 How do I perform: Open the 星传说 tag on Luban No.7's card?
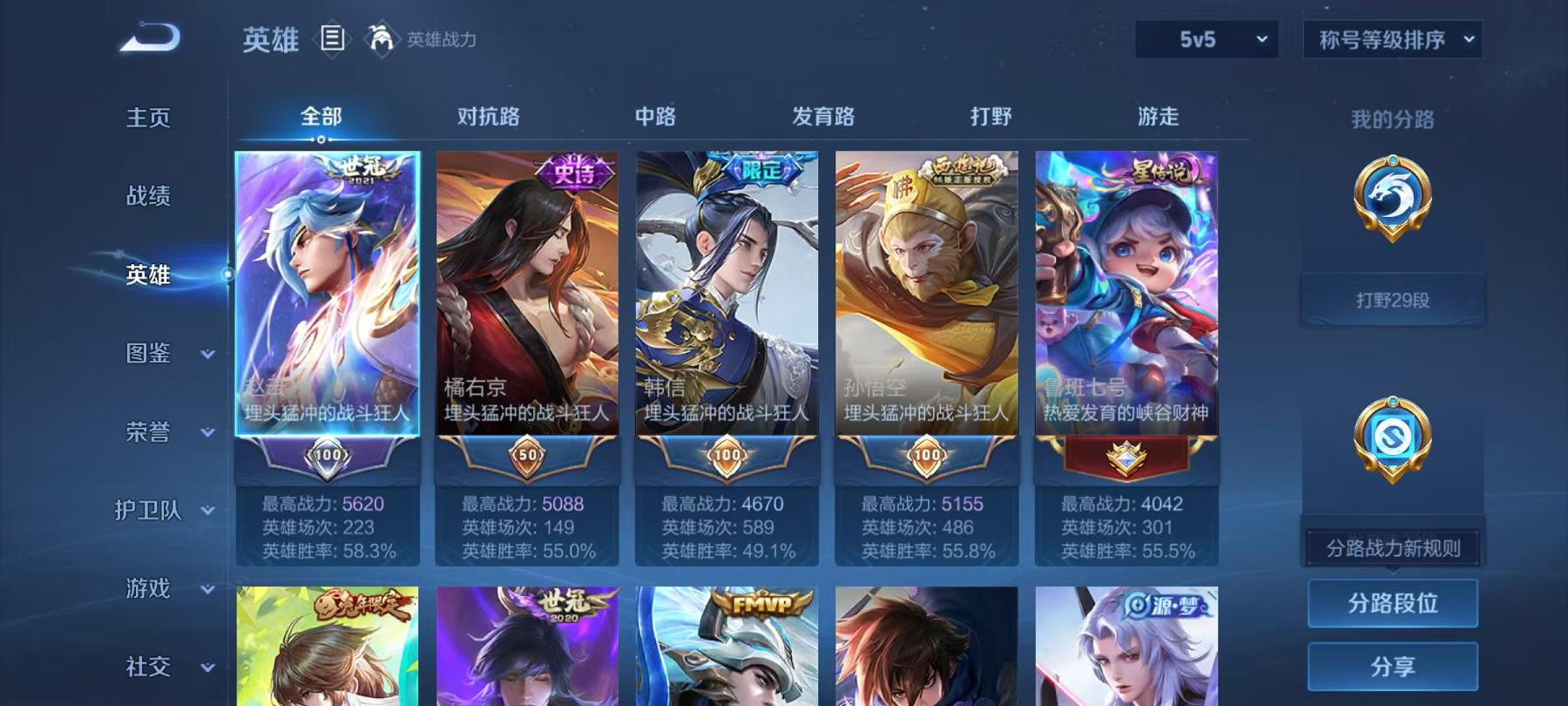coord(1162,171)
